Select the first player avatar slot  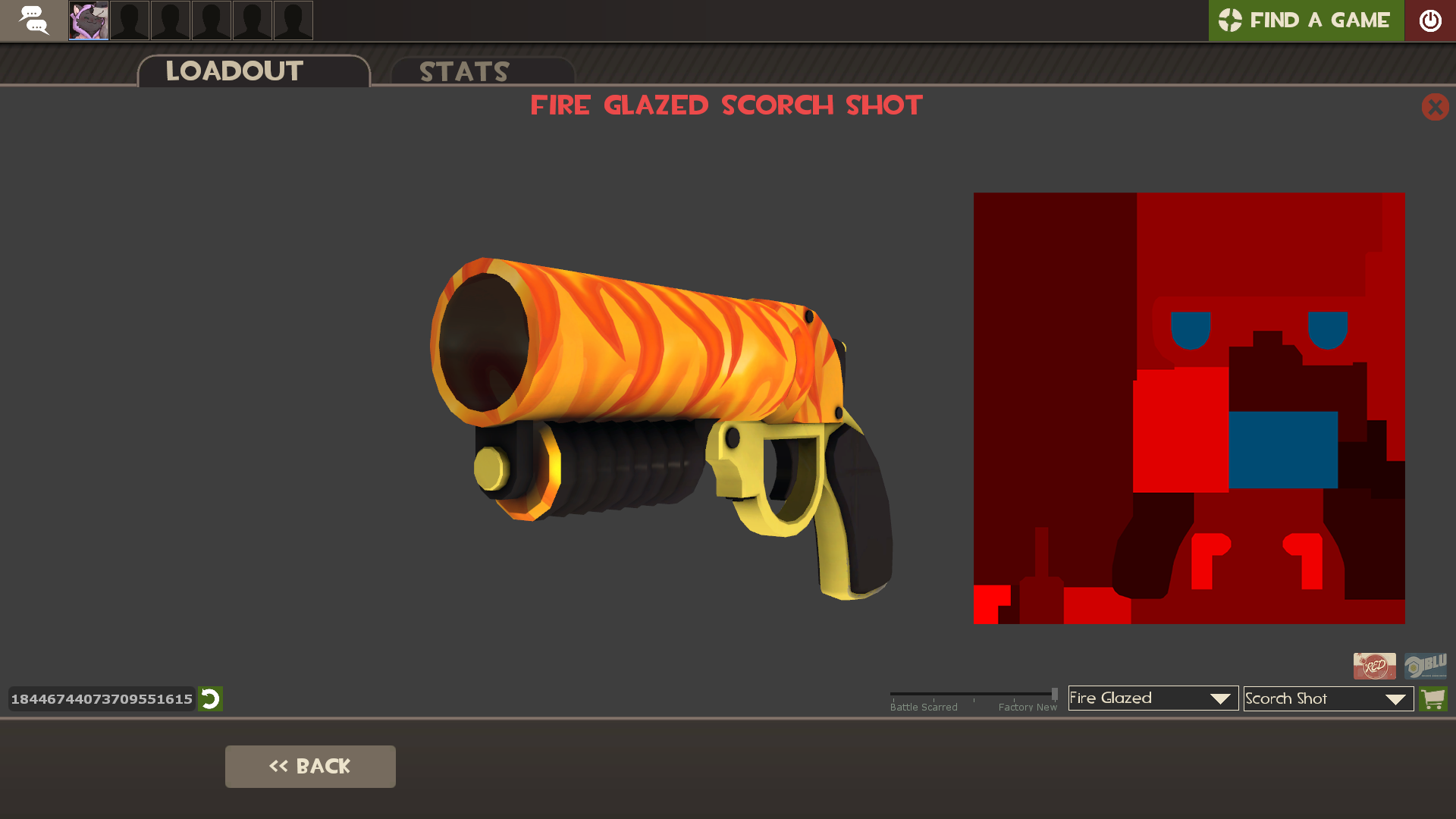tap(88, 20)
